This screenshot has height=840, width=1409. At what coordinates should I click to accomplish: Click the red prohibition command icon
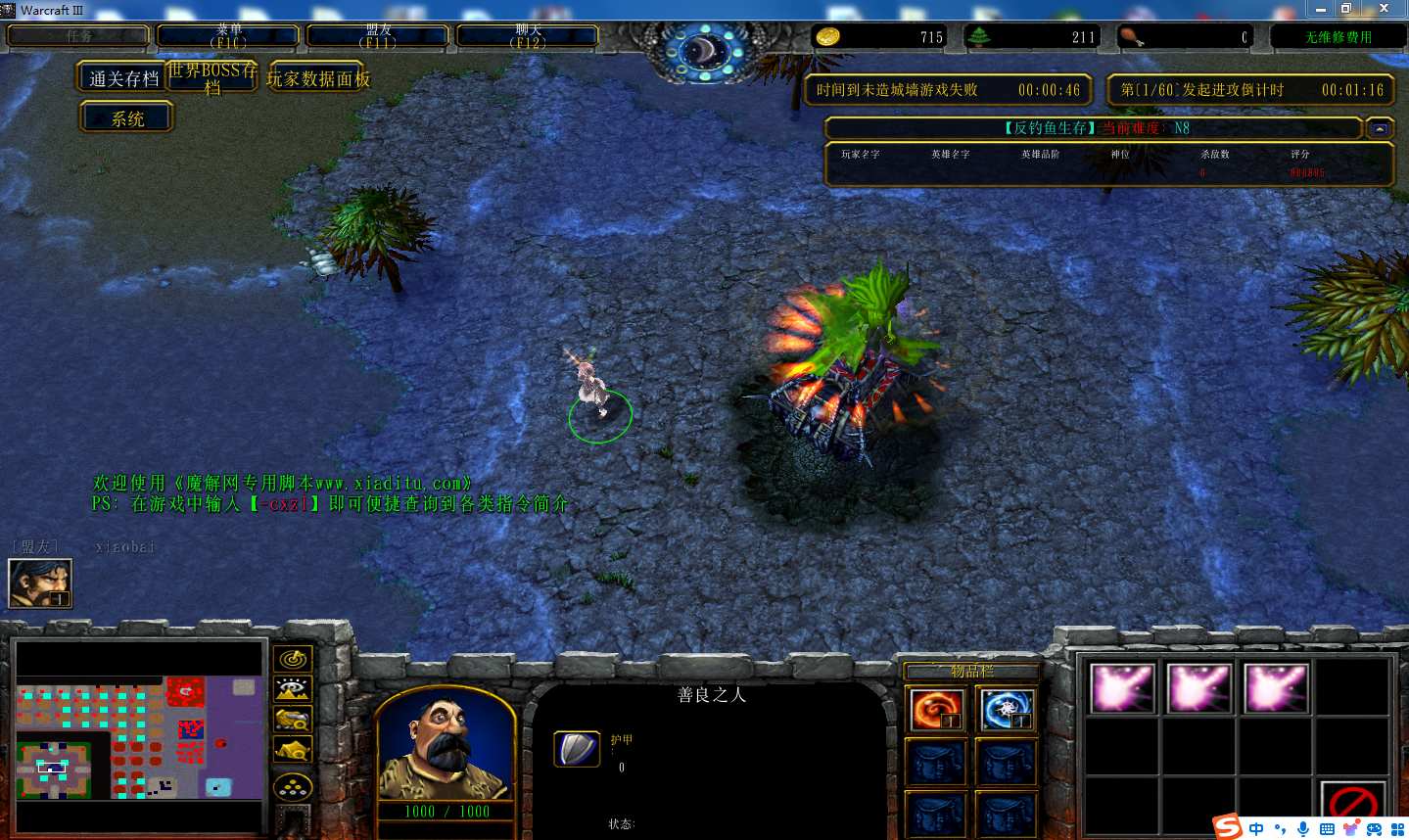pyautogui.click(x=1353, y=805)
